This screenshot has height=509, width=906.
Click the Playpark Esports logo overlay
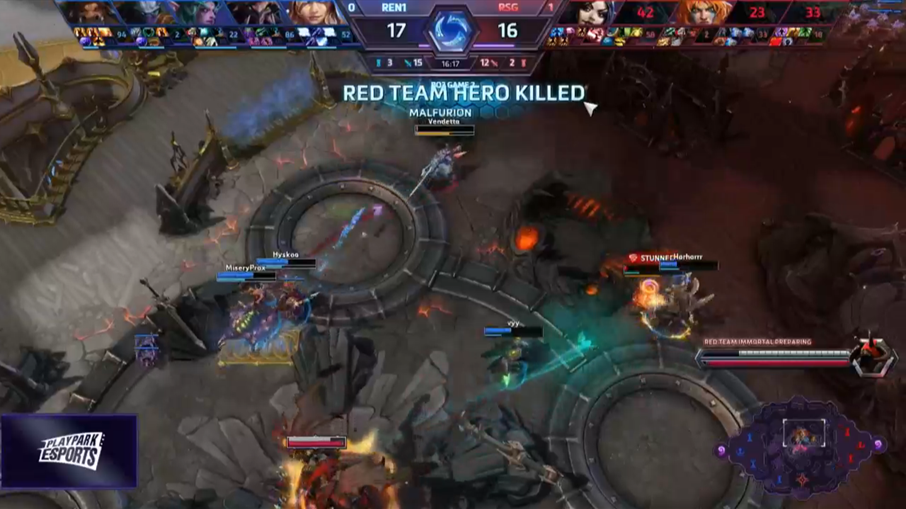pyautogui.click(x=69, y=451)
